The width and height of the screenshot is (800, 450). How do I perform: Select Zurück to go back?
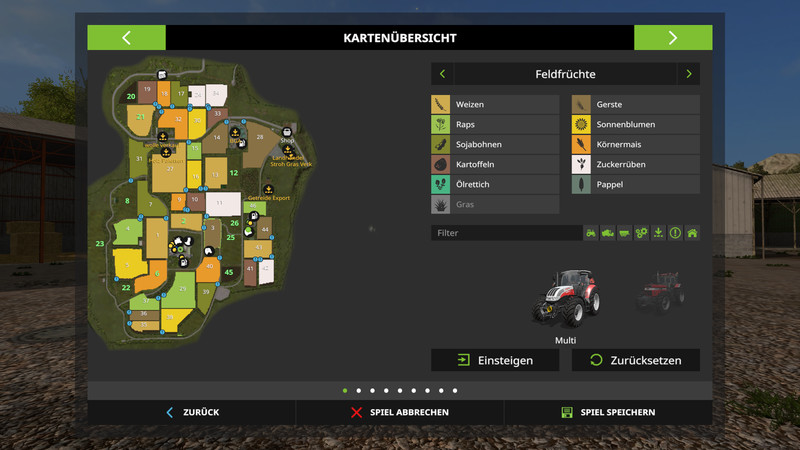192,412
